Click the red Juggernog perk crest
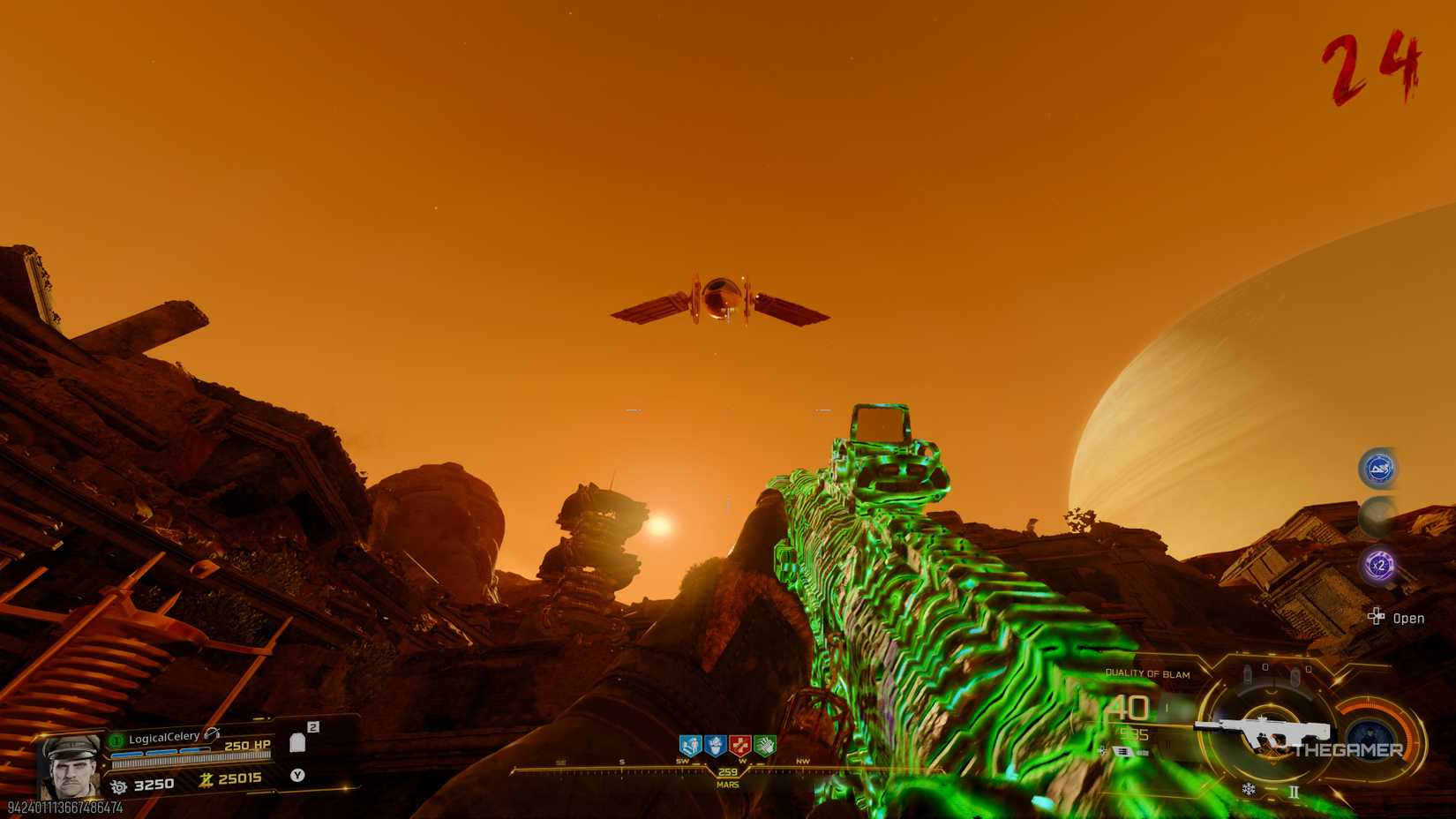 click(739, 746)
